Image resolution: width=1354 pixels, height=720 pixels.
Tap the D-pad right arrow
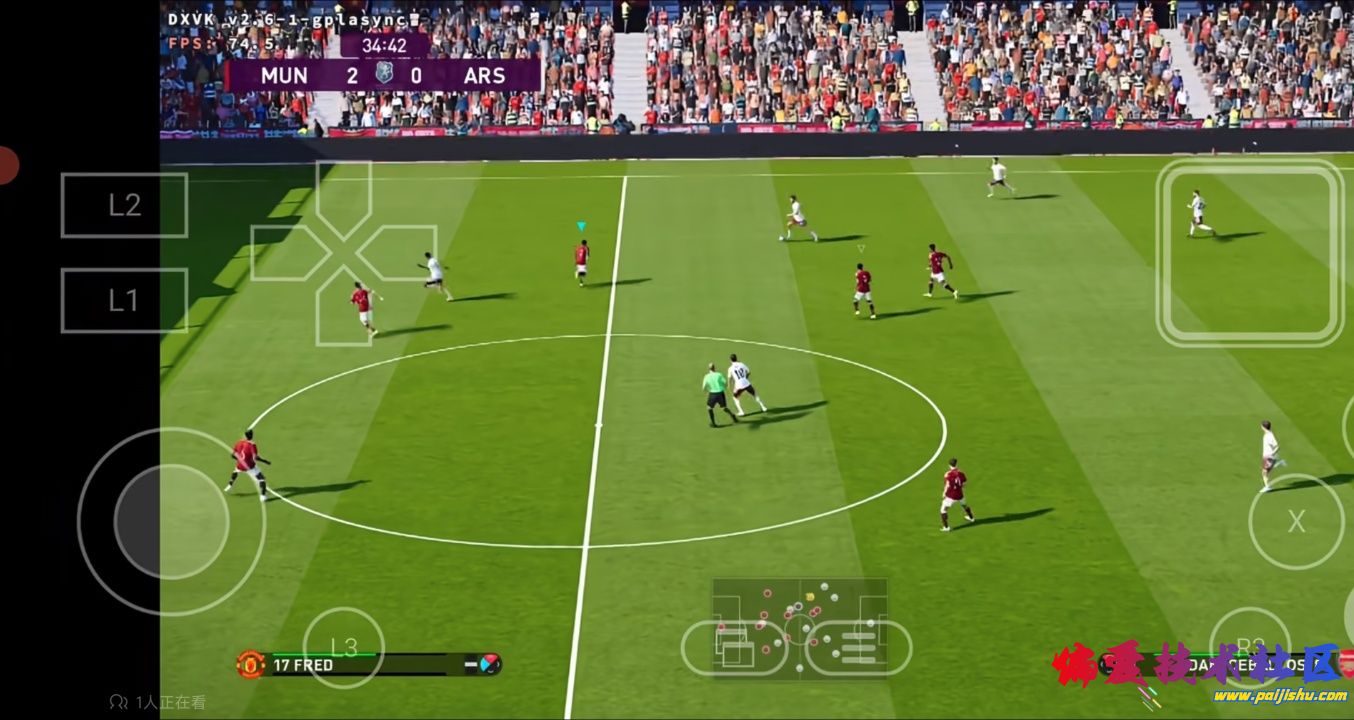397,252
